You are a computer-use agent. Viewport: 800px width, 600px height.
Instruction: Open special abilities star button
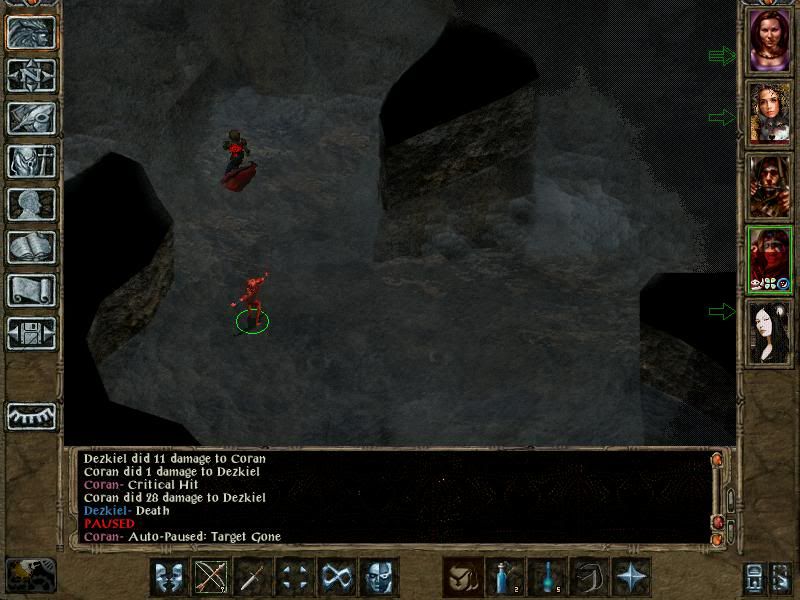[x=631, y=577]
